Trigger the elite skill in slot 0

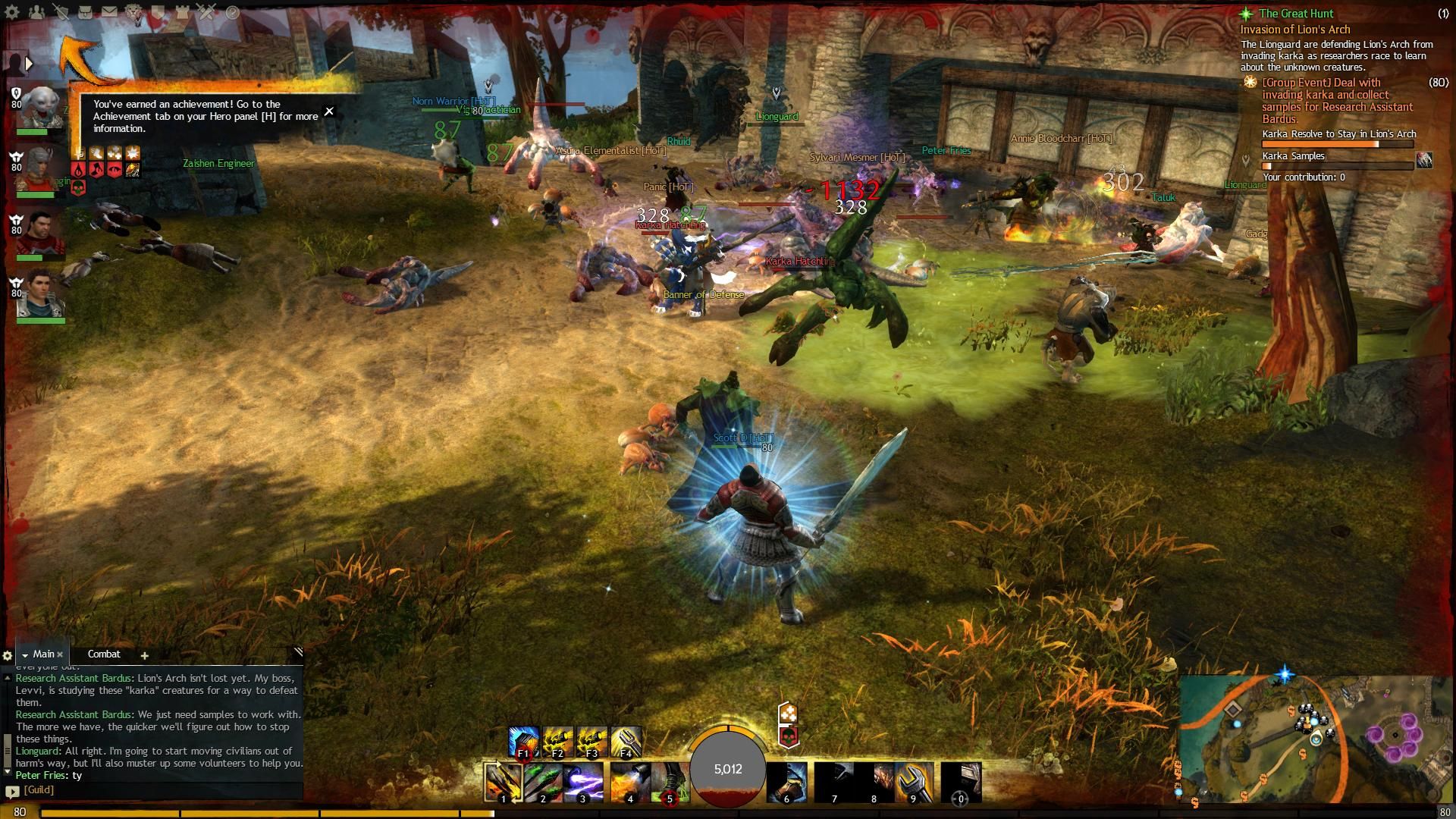(x=961, y=782)
